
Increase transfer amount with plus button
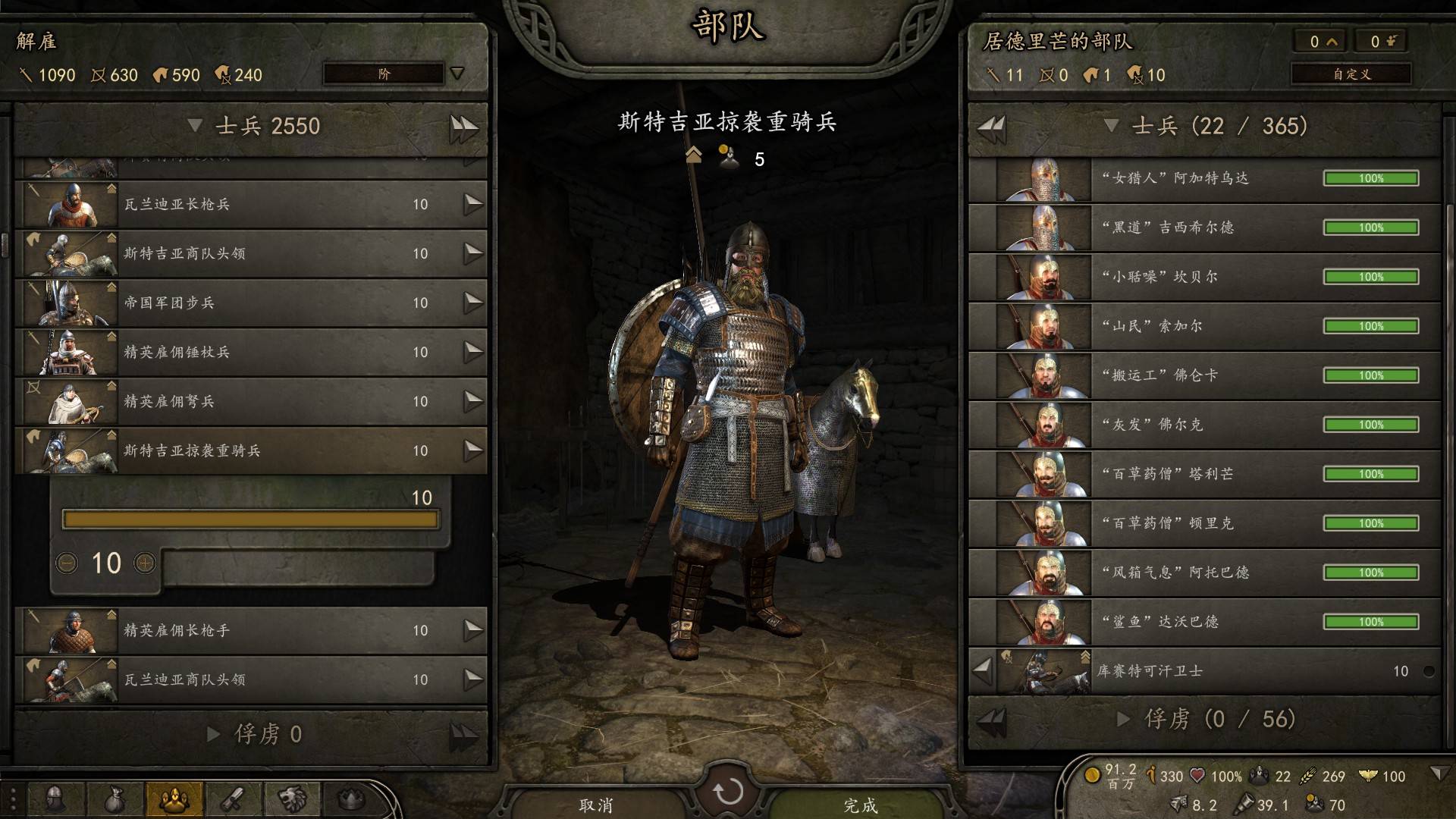145,563
